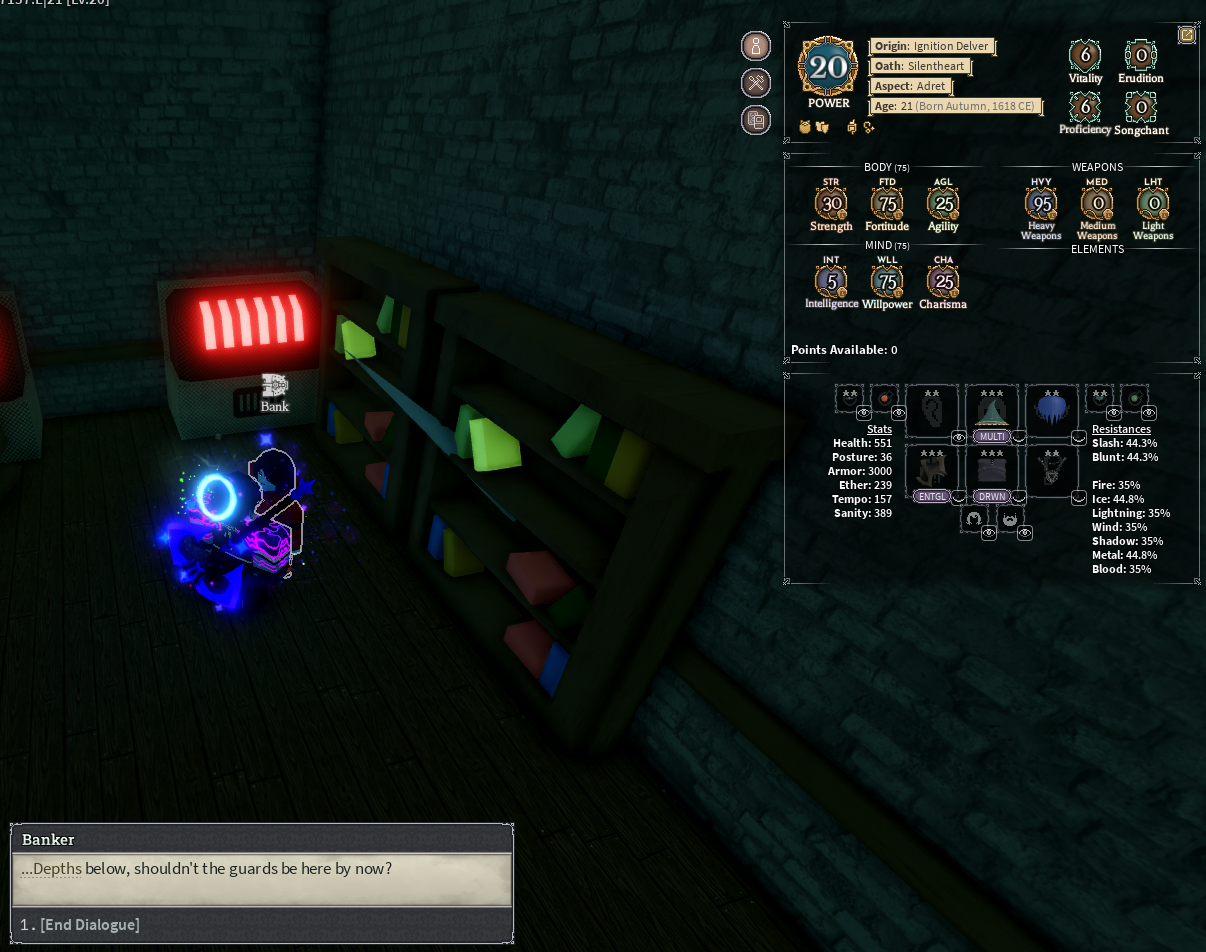Select the Strength attribute badge
This screenshot has width=1206, height=952.
[830, 204]
